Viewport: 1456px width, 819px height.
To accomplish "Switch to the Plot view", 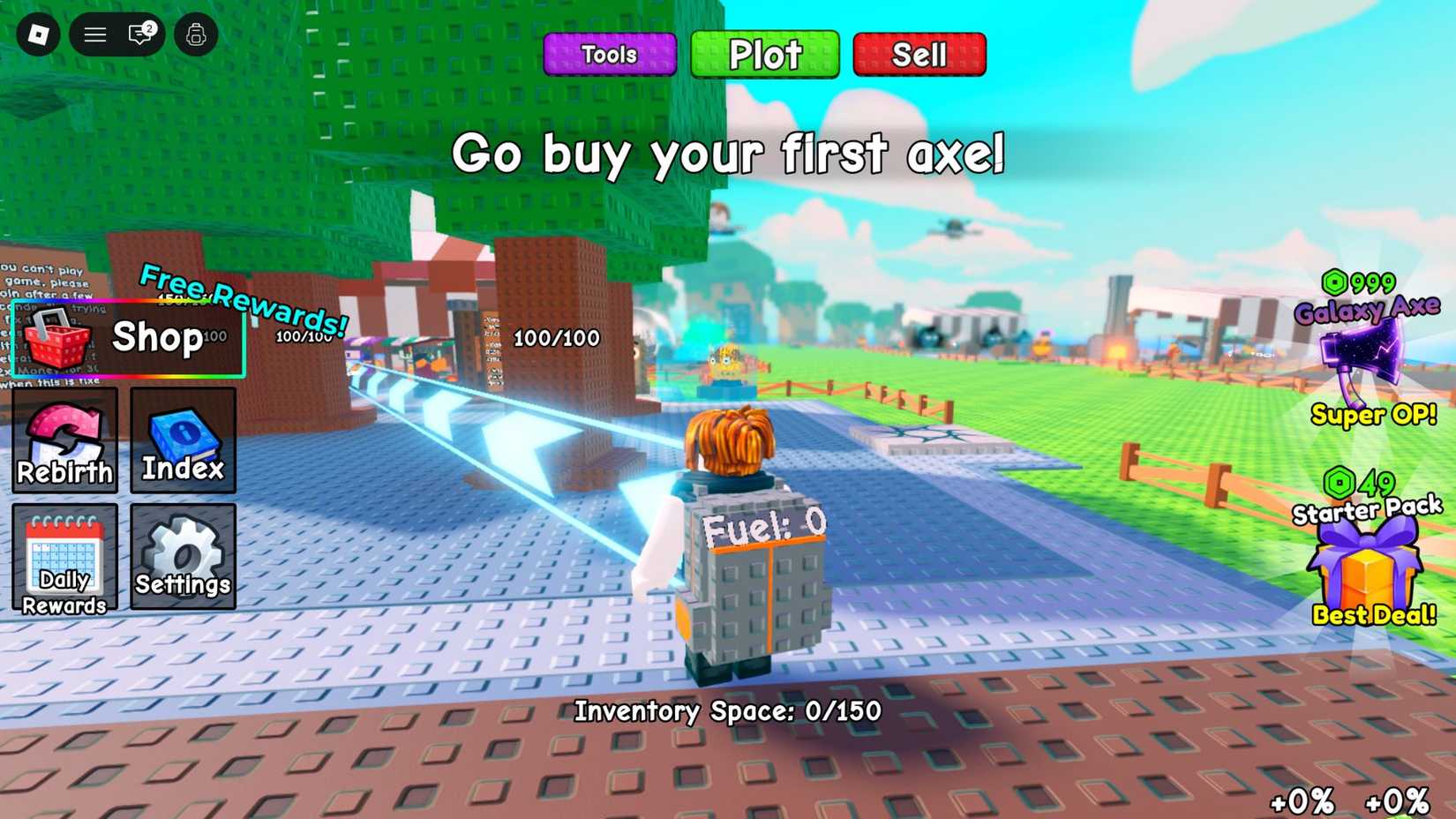I will (764, 54).
